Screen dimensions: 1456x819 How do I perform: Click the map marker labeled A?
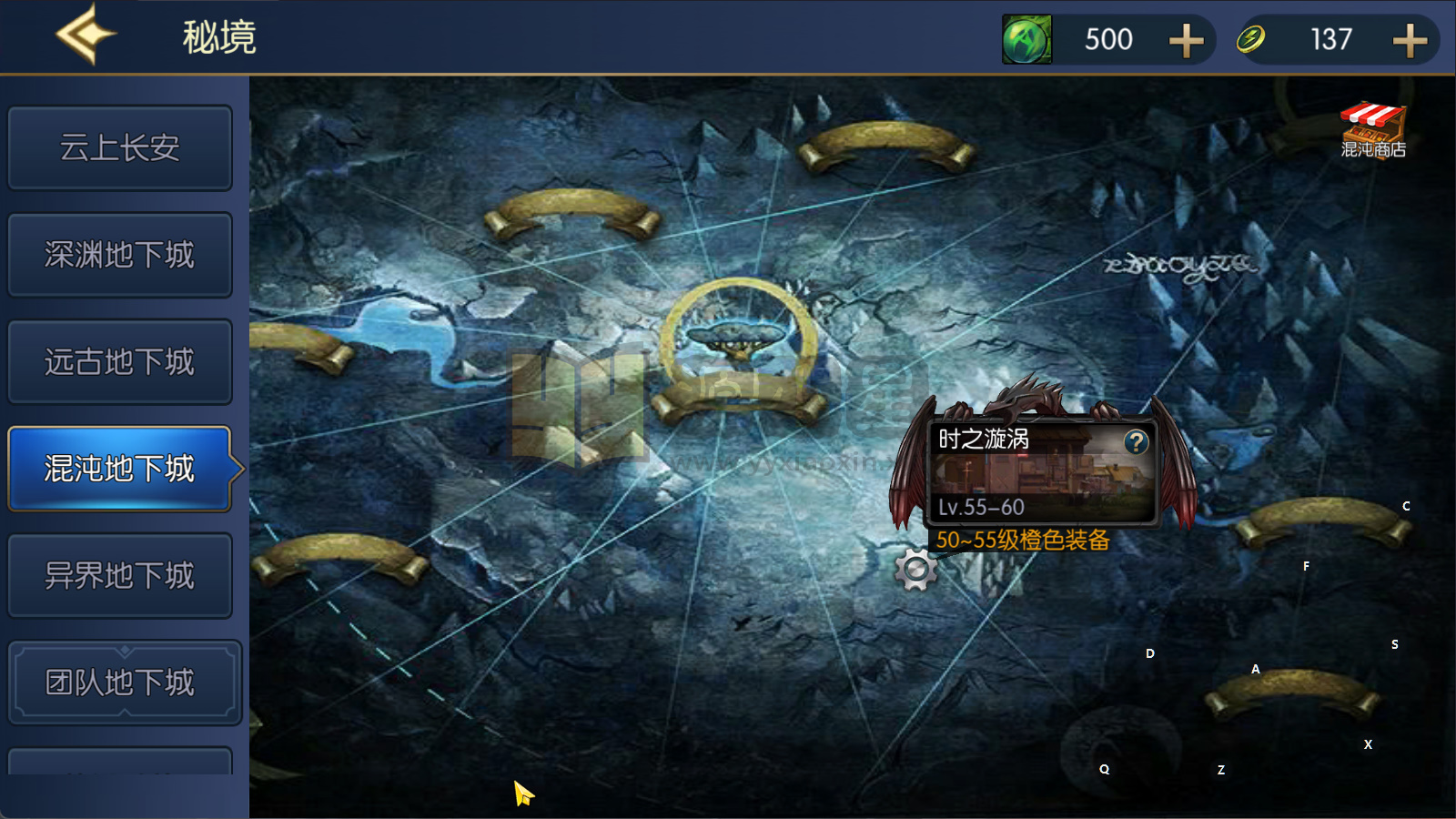[1256, 669]
